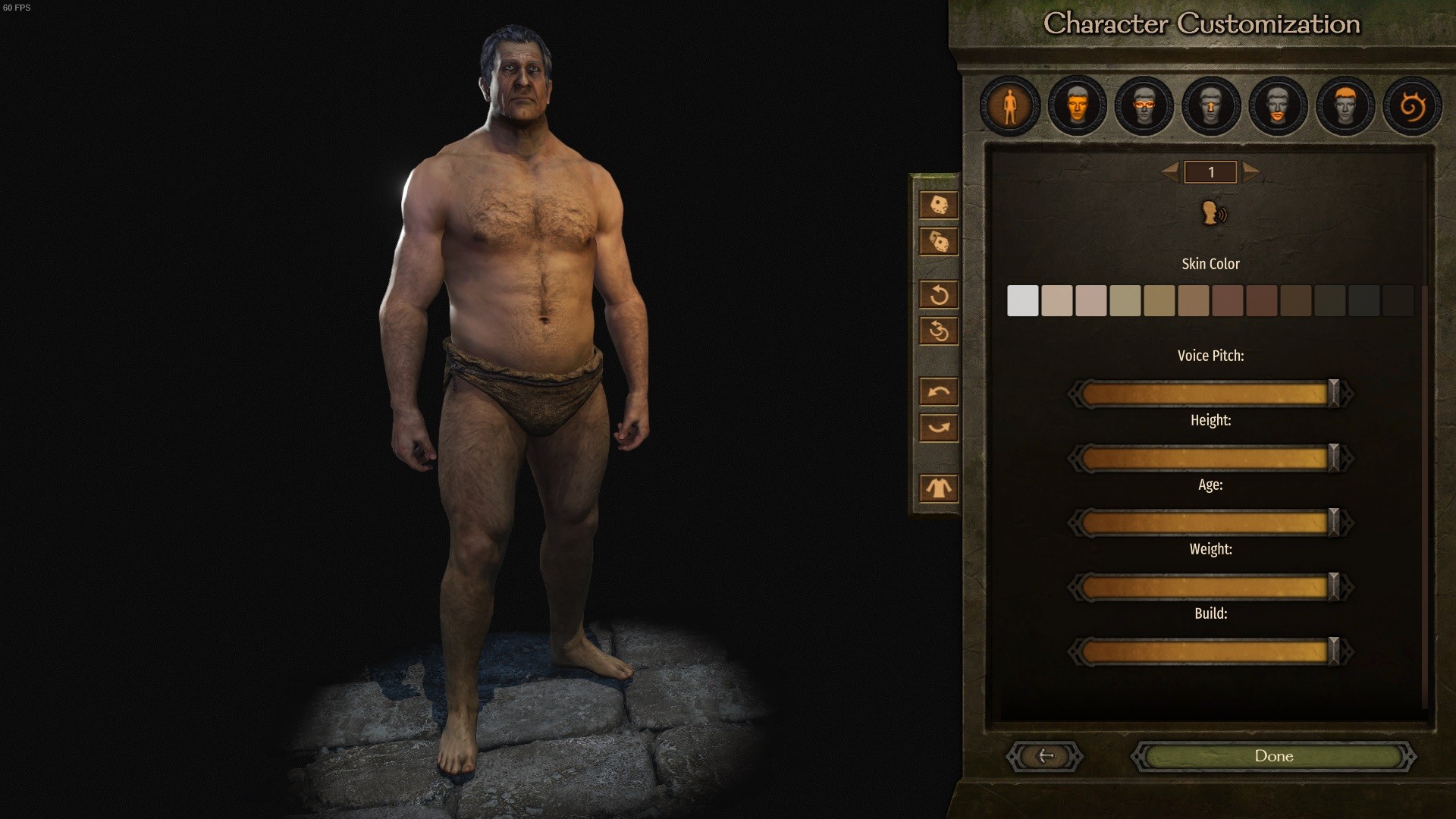Open the spiral taint/tattoo tab
This screenshot has height=819, width=1456.
tap(1412, 106)
